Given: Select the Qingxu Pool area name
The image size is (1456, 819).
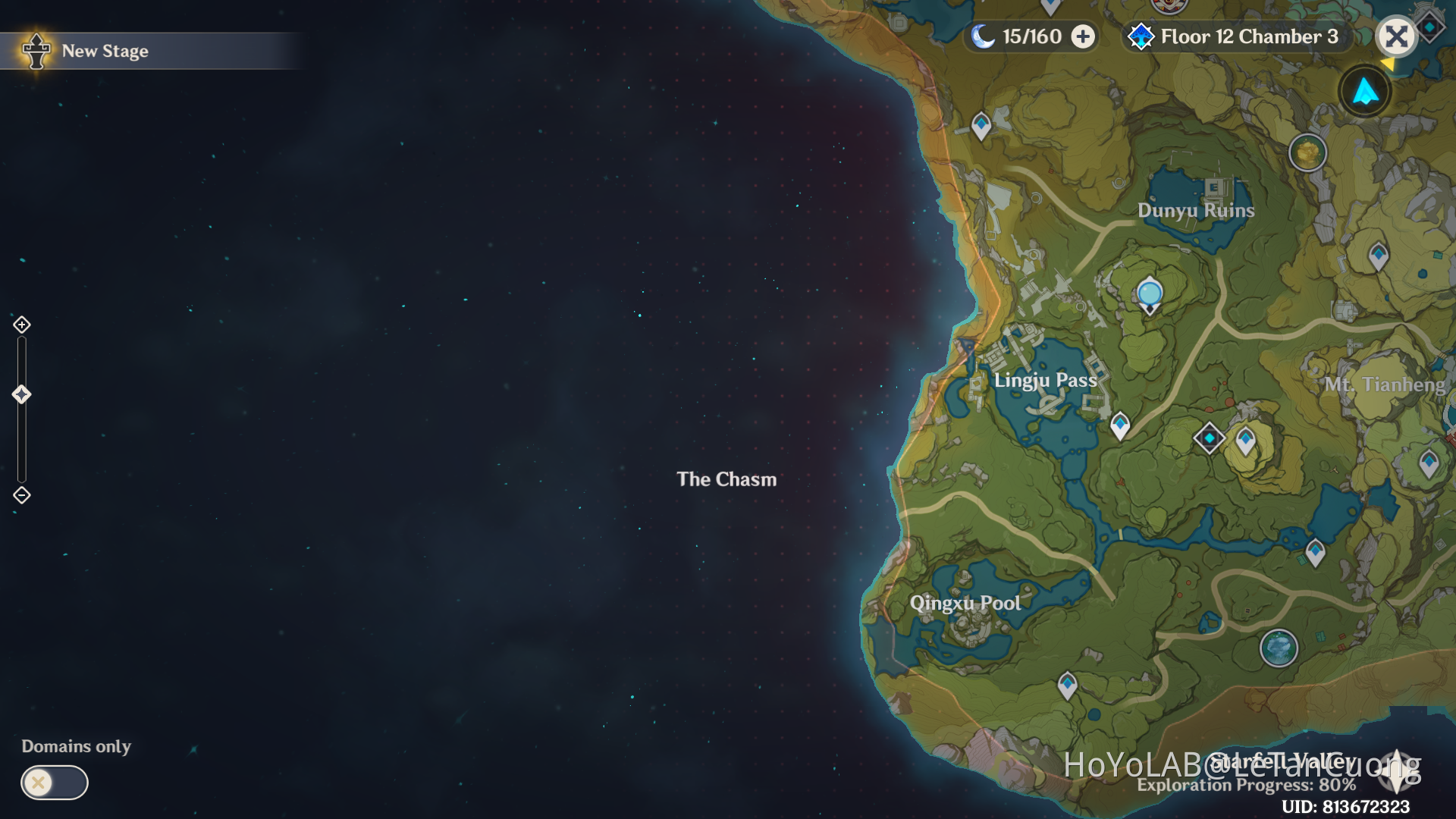Looking at the screenshot, I should (x=965, y=603).
